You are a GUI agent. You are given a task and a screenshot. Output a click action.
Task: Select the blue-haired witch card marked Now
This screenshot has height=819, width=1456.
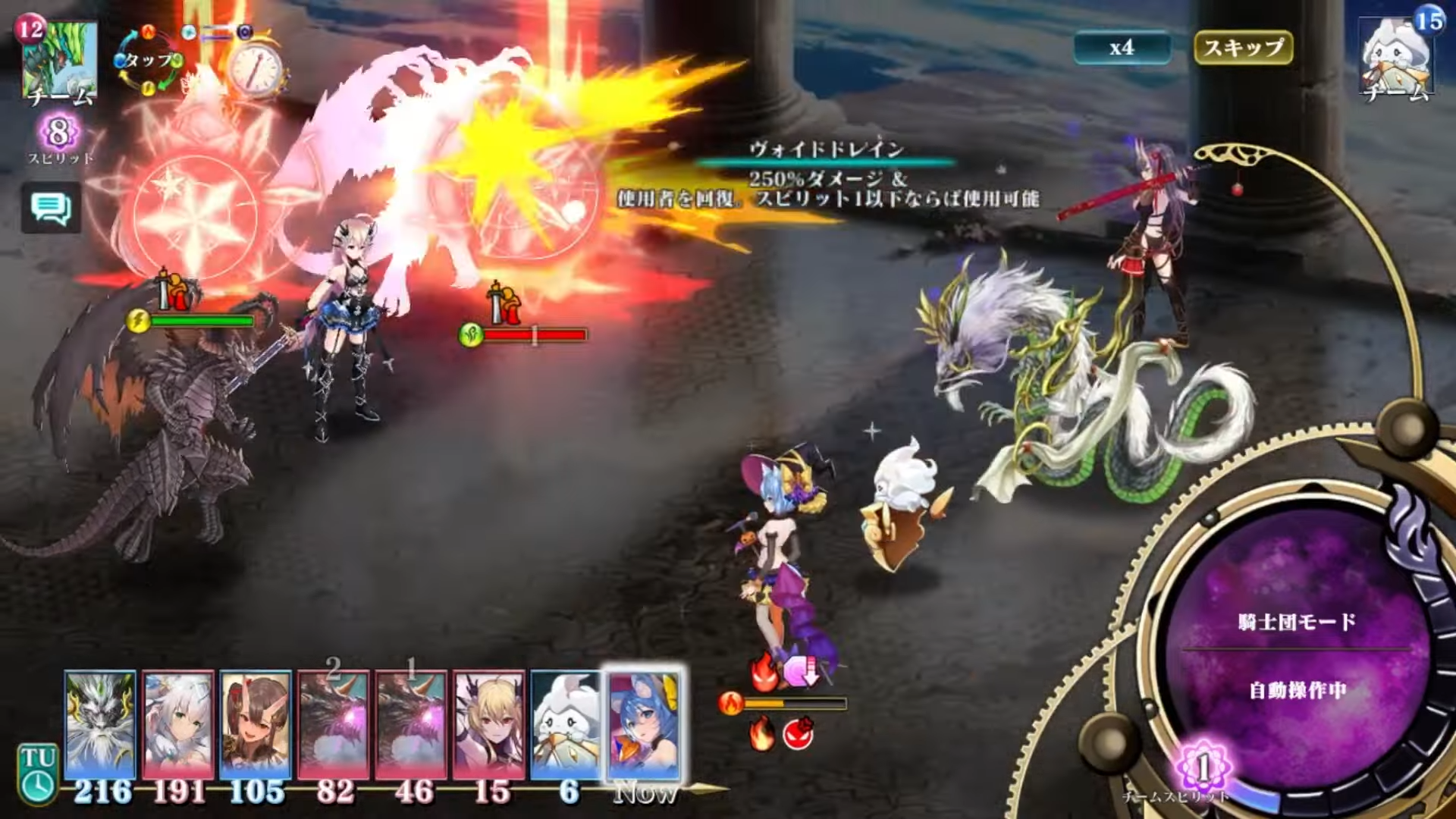tap(644, 724)
